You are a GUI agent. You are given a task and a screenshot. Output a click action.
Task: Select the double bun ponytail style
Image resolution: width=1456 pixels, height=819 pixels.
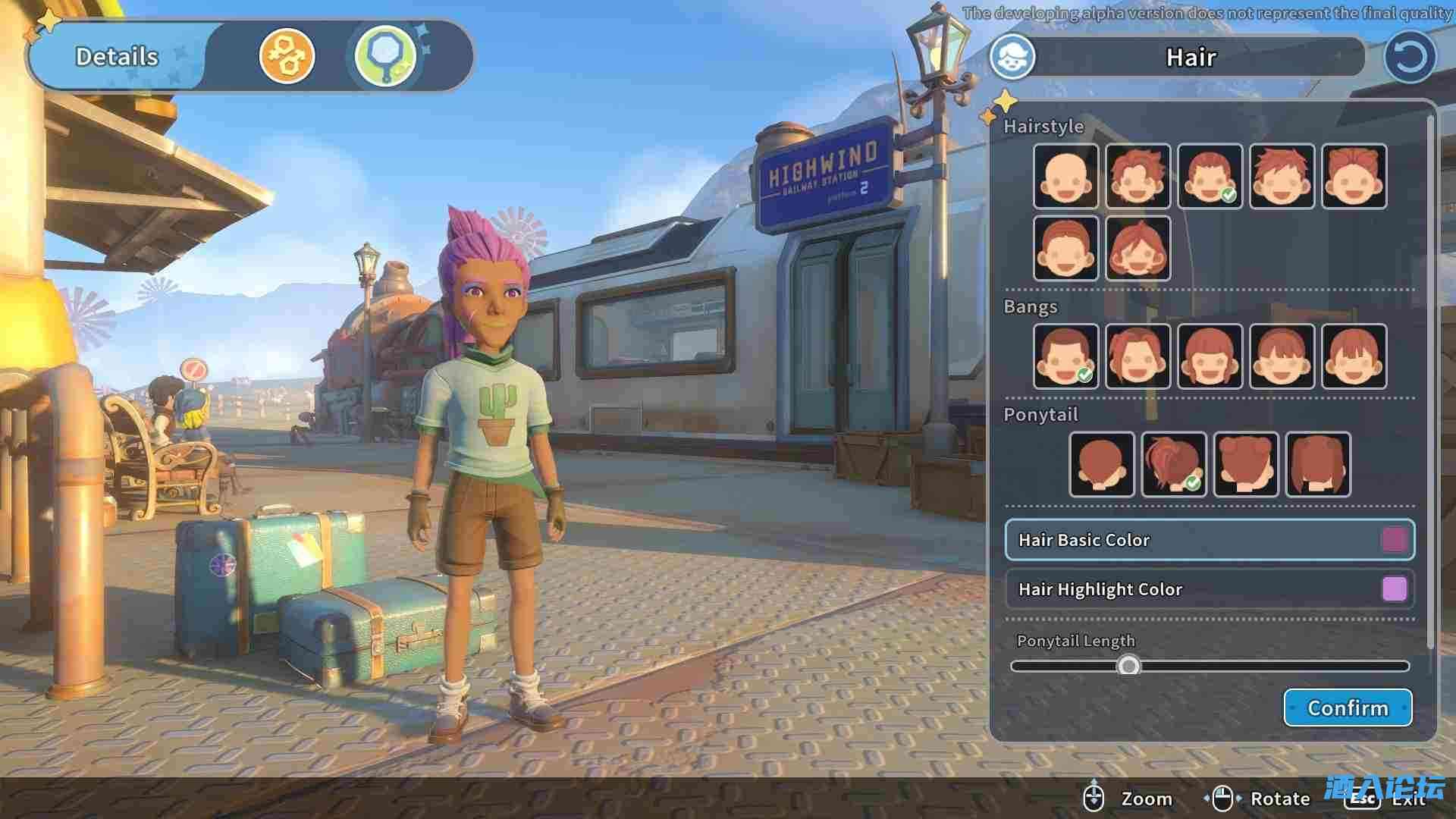point(1245,464)
